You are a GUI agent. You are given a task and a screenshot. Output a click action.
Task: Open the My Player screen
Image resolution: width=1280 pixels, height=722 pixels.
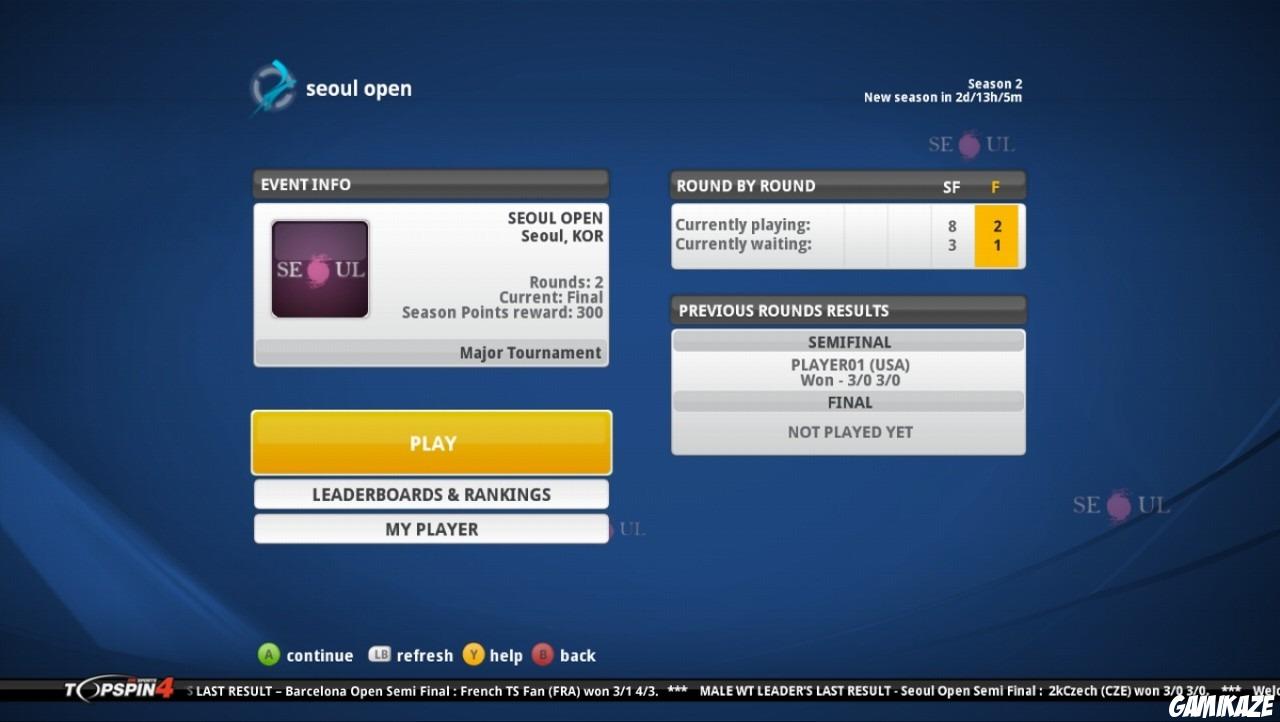pos(431,529)
